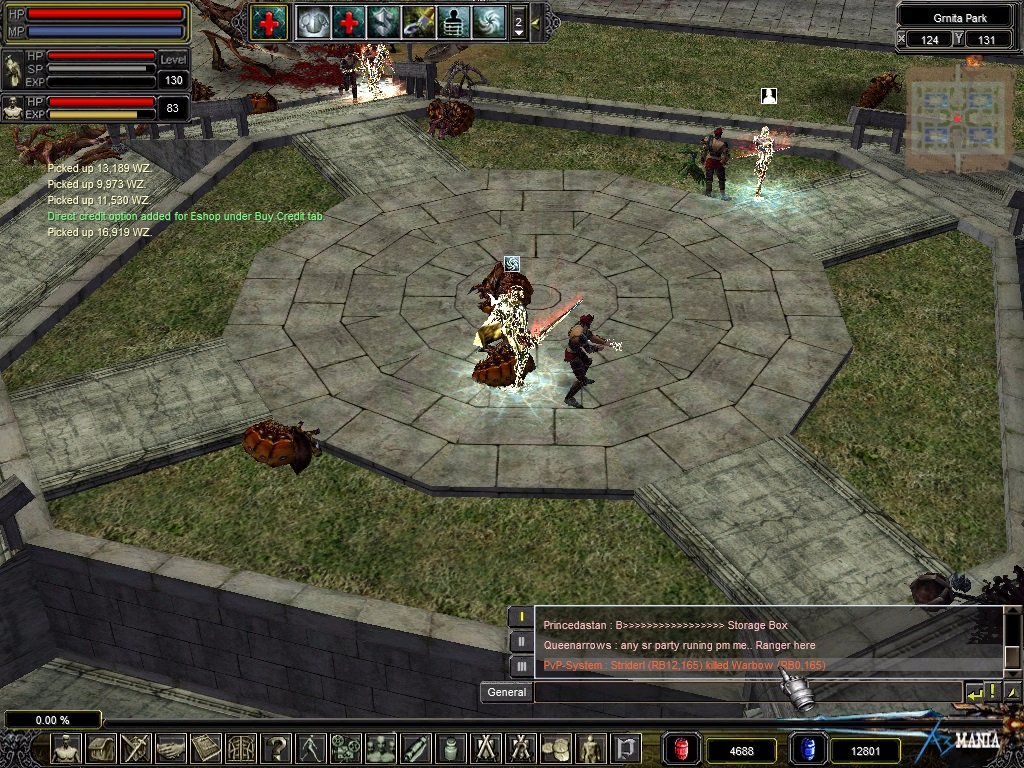Activate the swirling vortex skill icon
Viewport: 1024px width, 768px height.
click(x=489, y=21)
